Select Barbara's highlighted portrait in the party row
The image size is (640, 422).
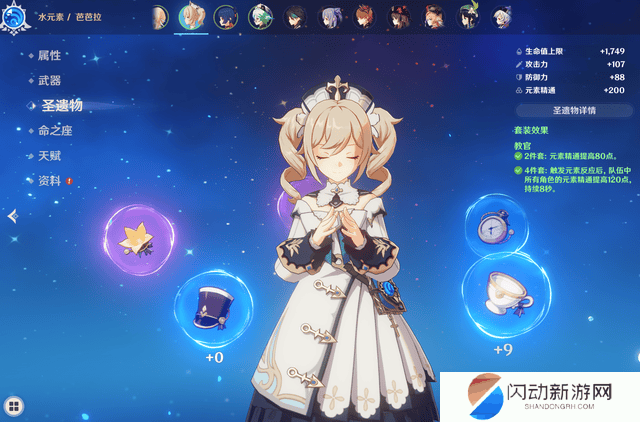point(193,17)
